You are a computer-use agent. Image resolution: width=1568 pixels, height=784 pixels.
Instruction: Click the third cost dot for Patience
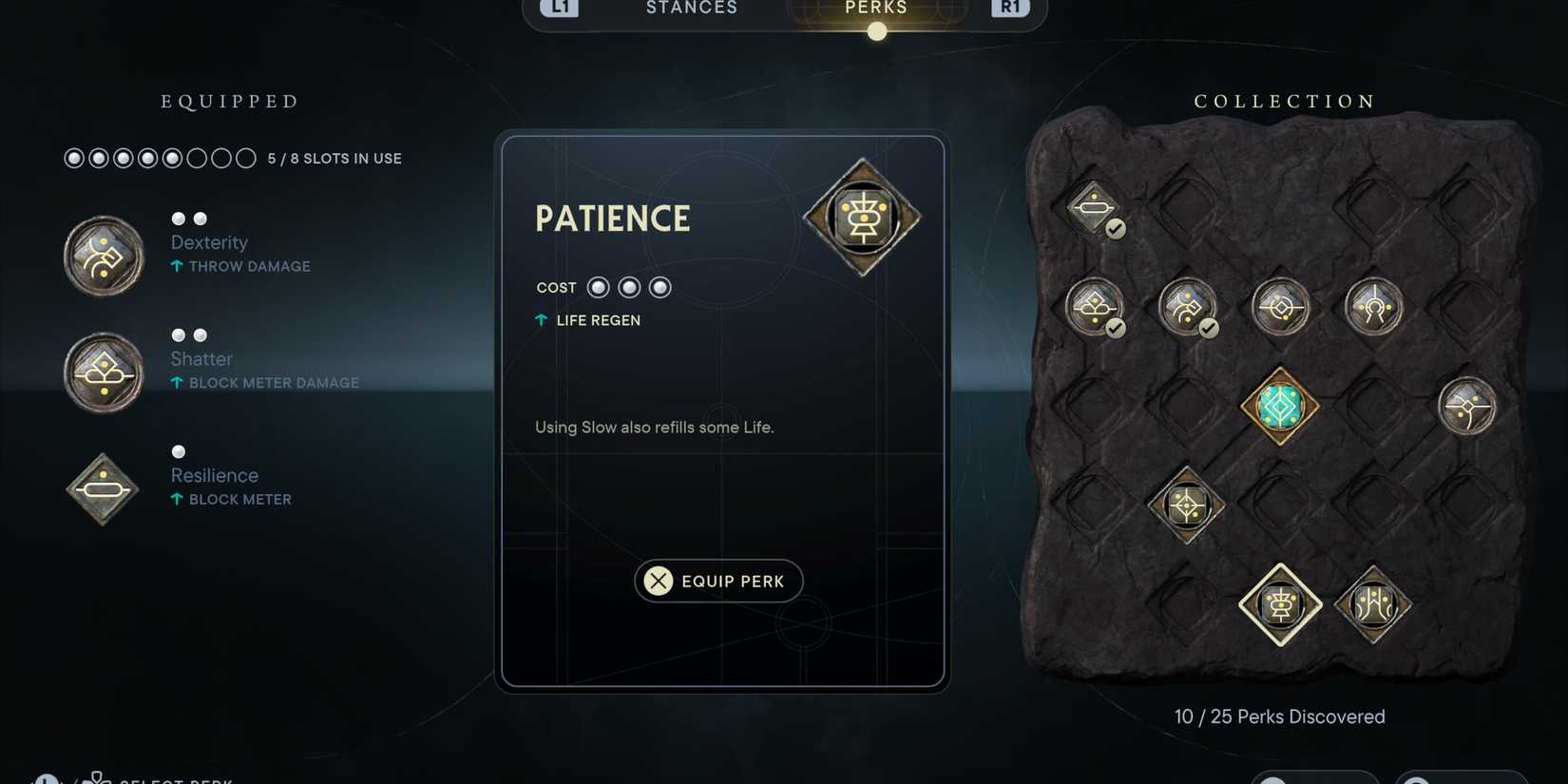coord(660,287)
